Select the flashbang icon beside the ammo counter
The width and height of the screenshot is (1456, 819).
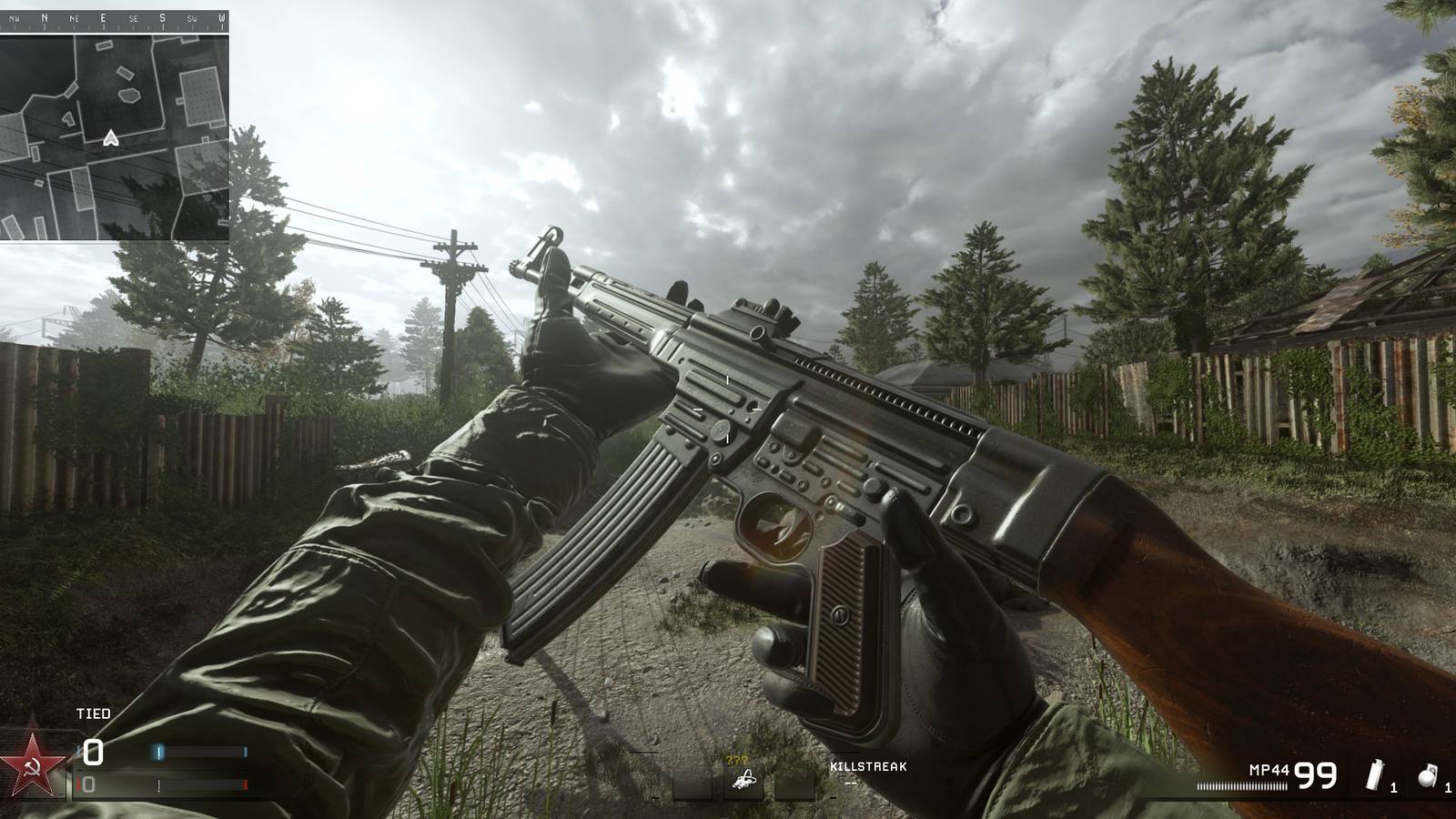(x=1376, y=775)
